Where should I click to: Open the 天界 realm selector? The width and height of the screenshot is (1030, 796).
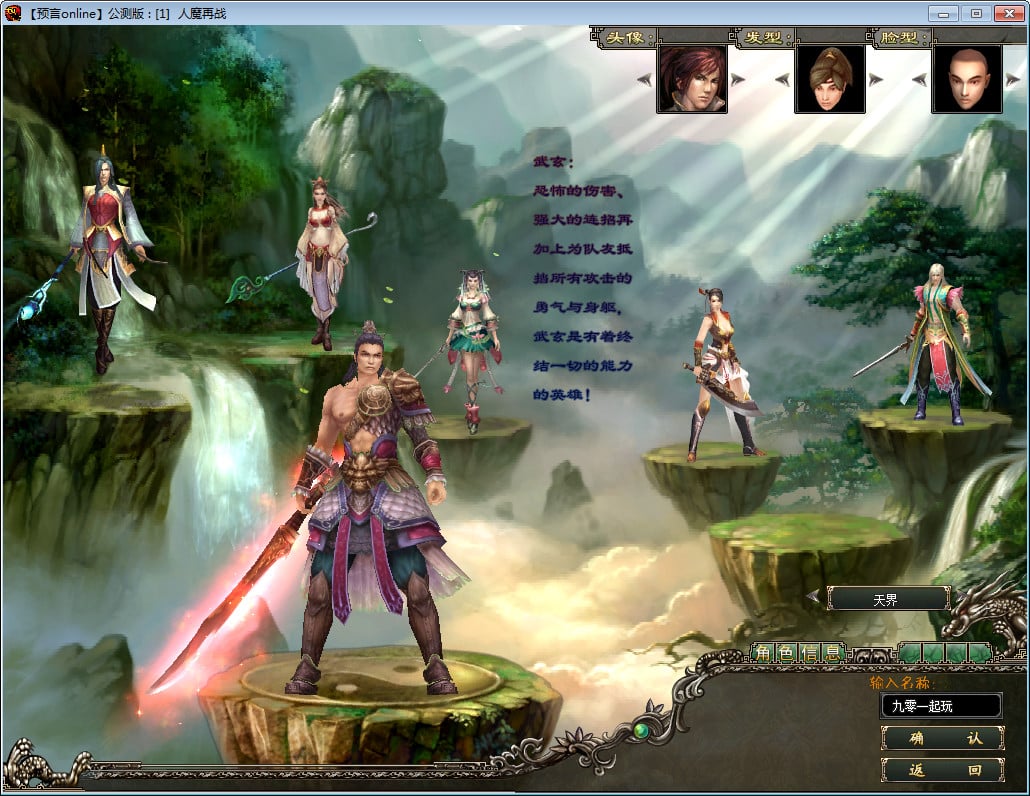tap(888, 599)
